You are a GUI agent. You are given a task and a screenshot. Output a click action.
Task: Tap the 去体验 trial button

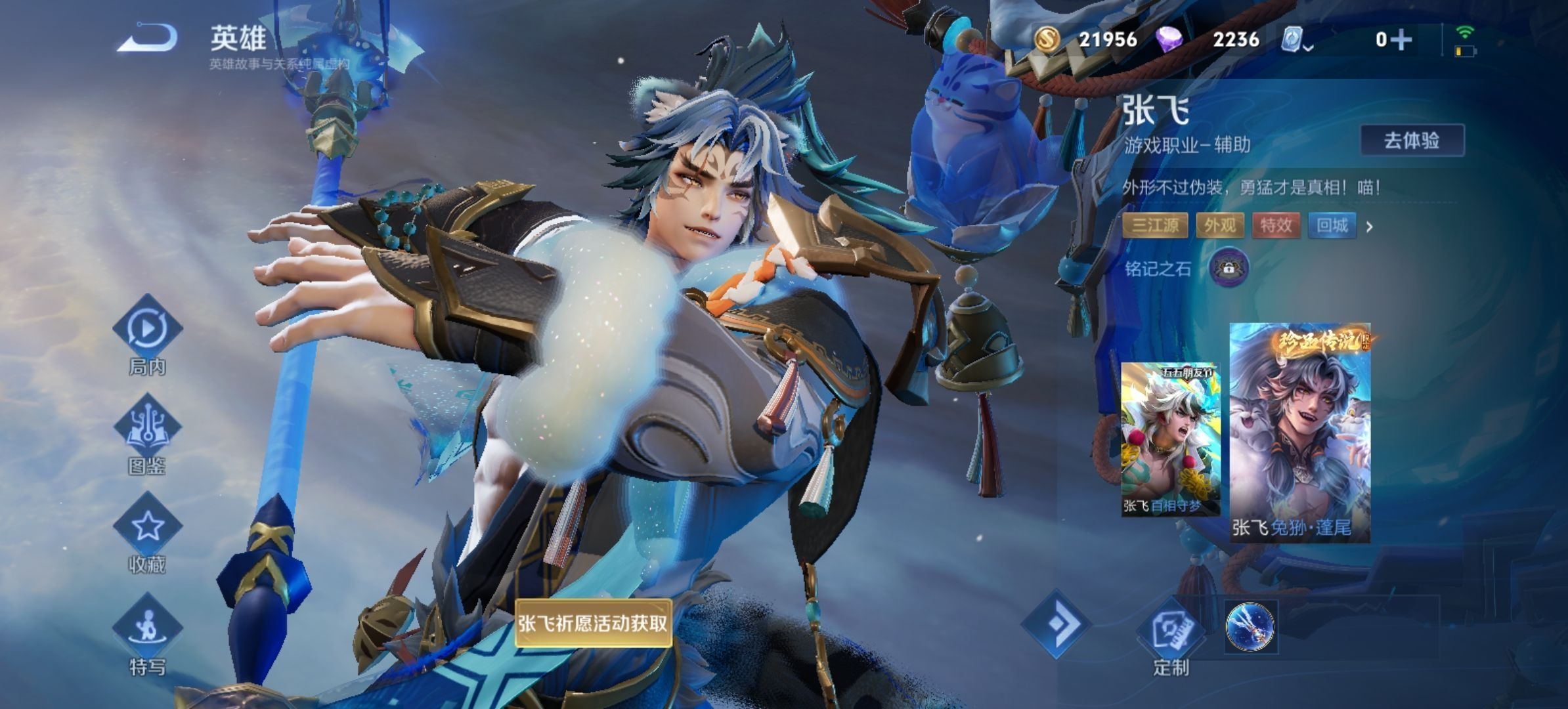tap(1412, 140)
